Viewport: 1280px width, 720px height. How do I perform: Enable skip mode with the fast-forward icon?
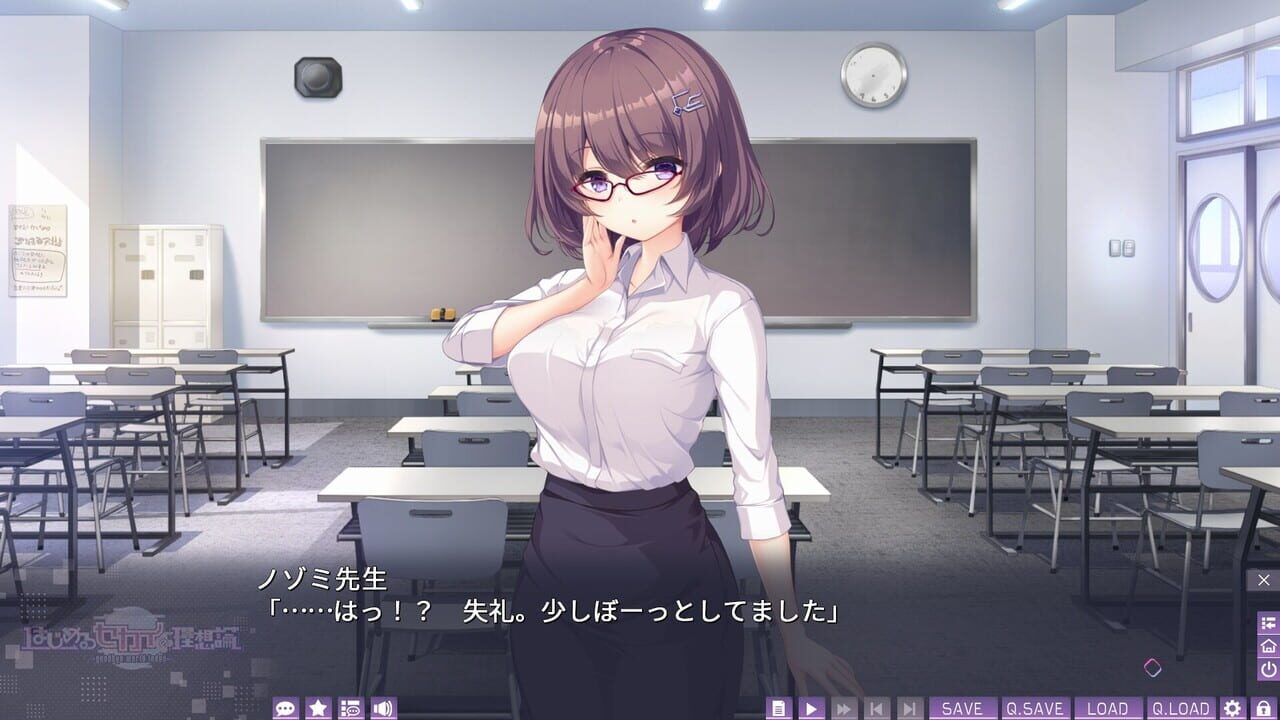click(x=842, y=706)
